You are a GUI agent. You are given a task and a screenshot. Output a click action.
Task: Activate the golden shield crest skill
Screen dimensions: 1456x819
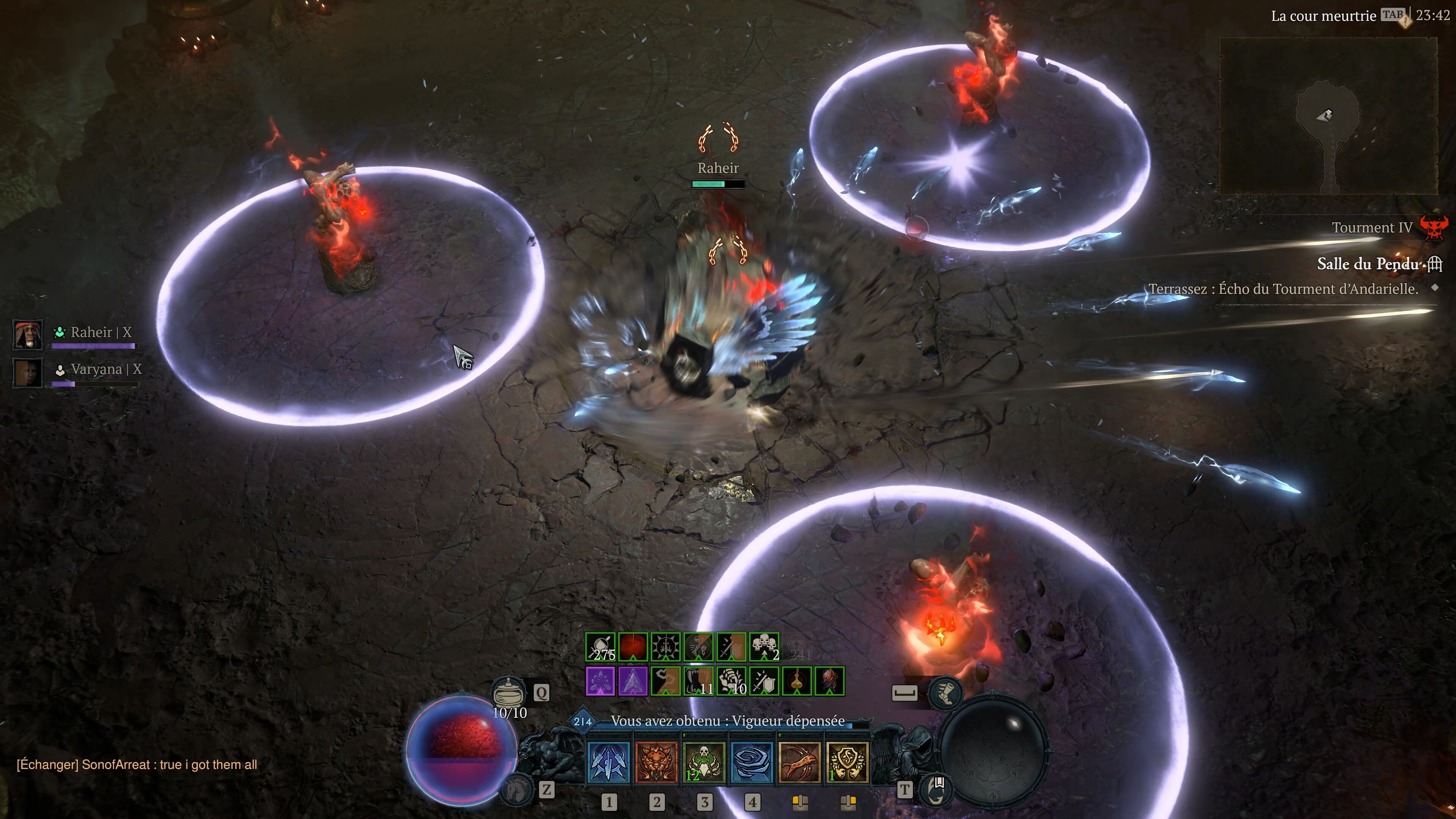[847, 762]
